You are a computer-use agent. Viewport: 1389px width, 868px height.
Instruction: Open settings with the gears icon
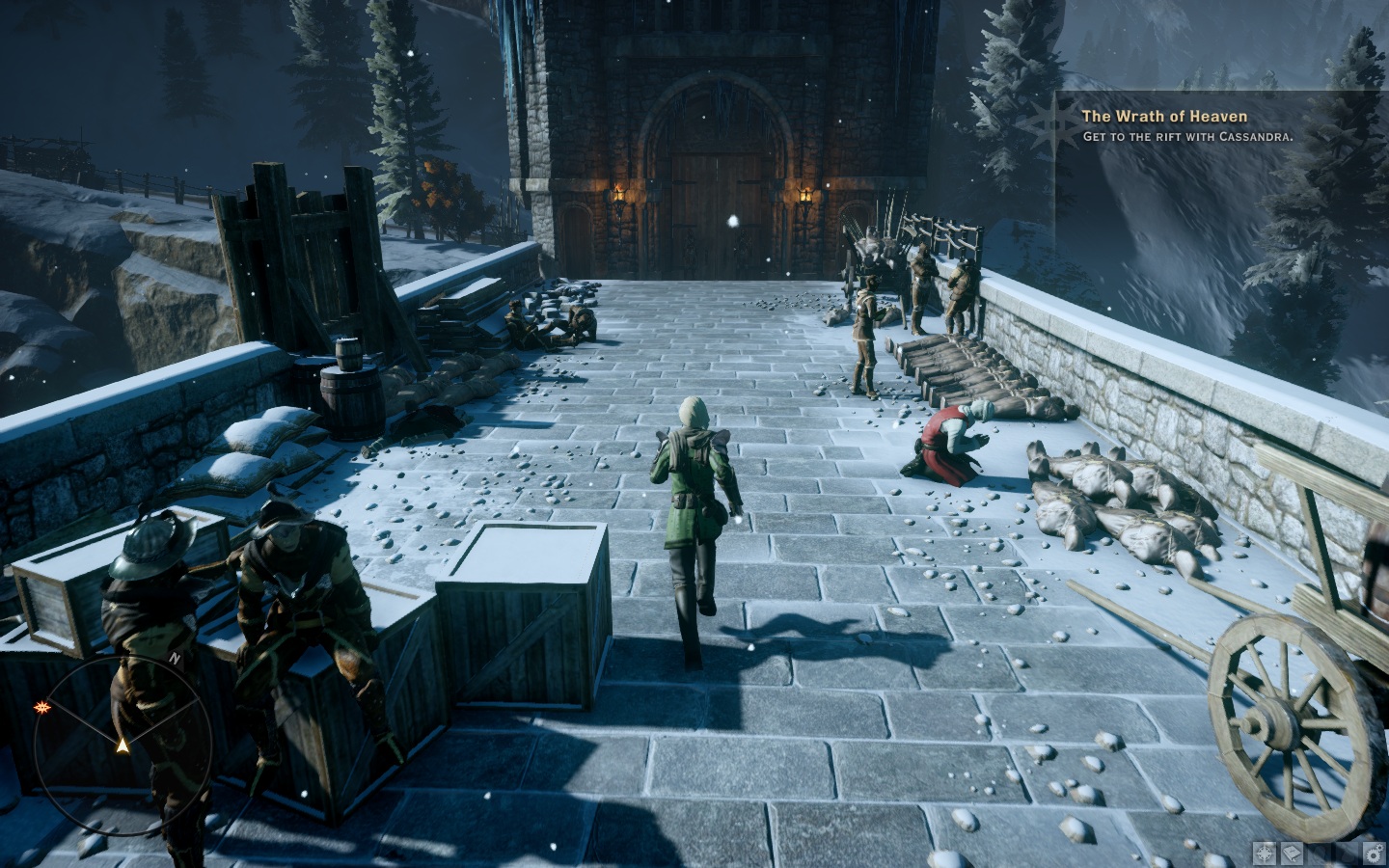click(1373, 853)
